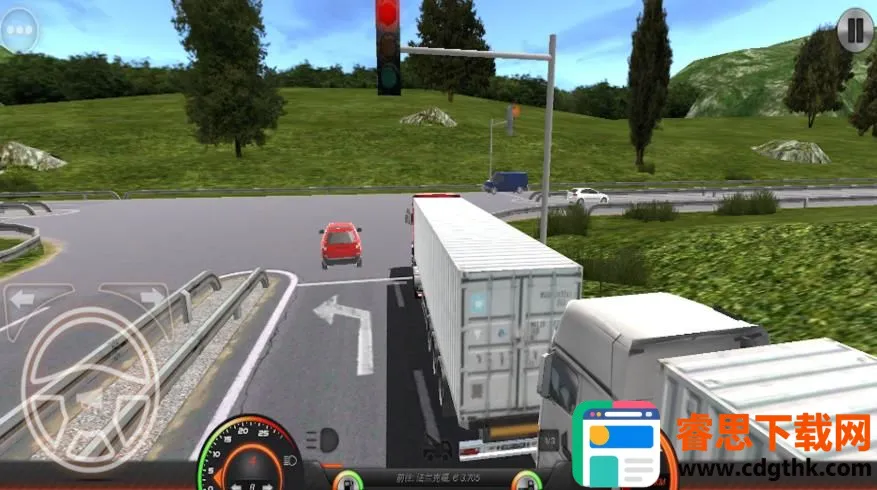Activate the right turn signal arrow
Screen dimensions: 877x490
click(148, 297)
